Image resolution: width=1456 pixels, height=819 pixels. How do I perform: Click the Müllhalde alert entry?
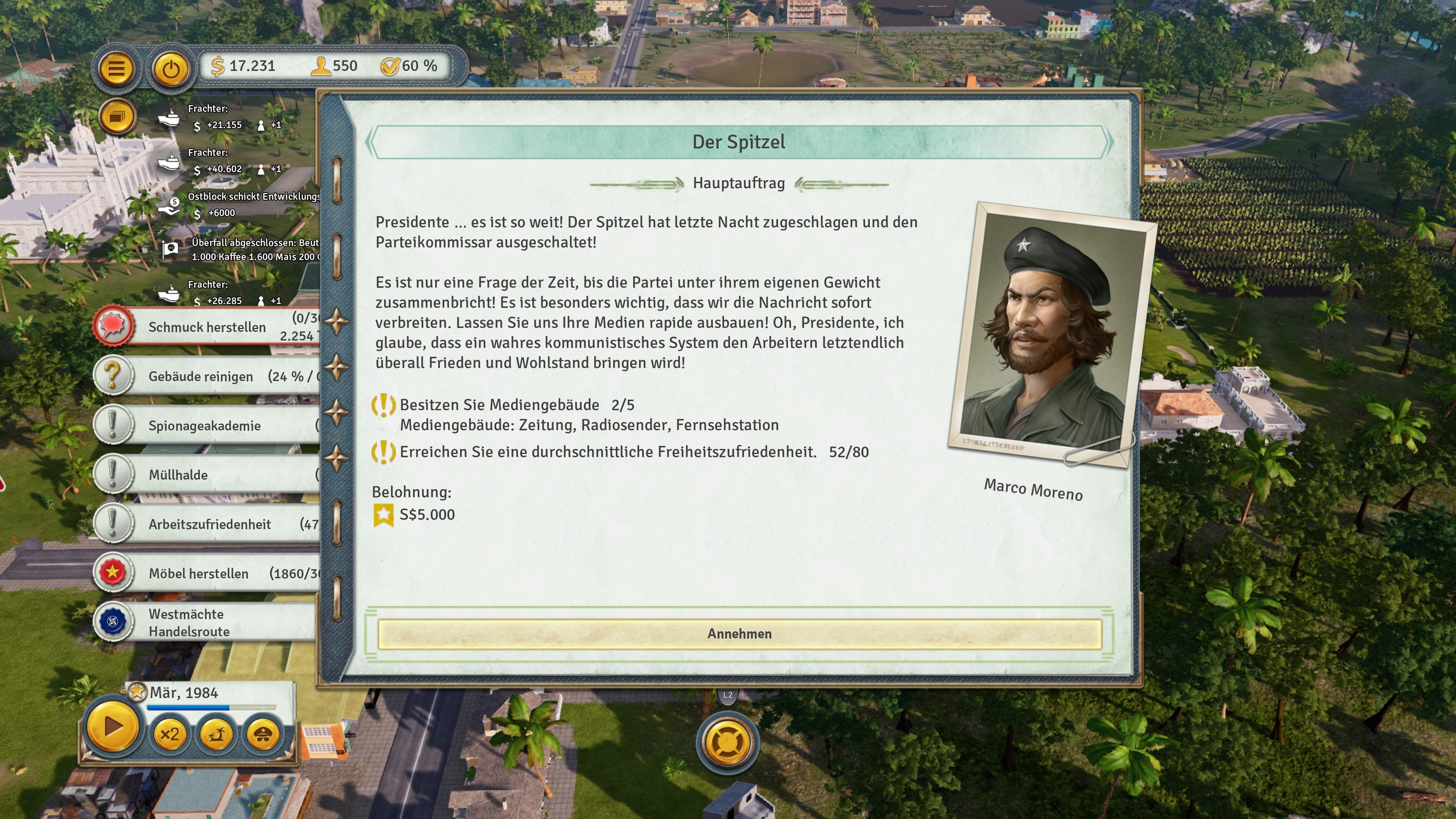tap(114, 474)
